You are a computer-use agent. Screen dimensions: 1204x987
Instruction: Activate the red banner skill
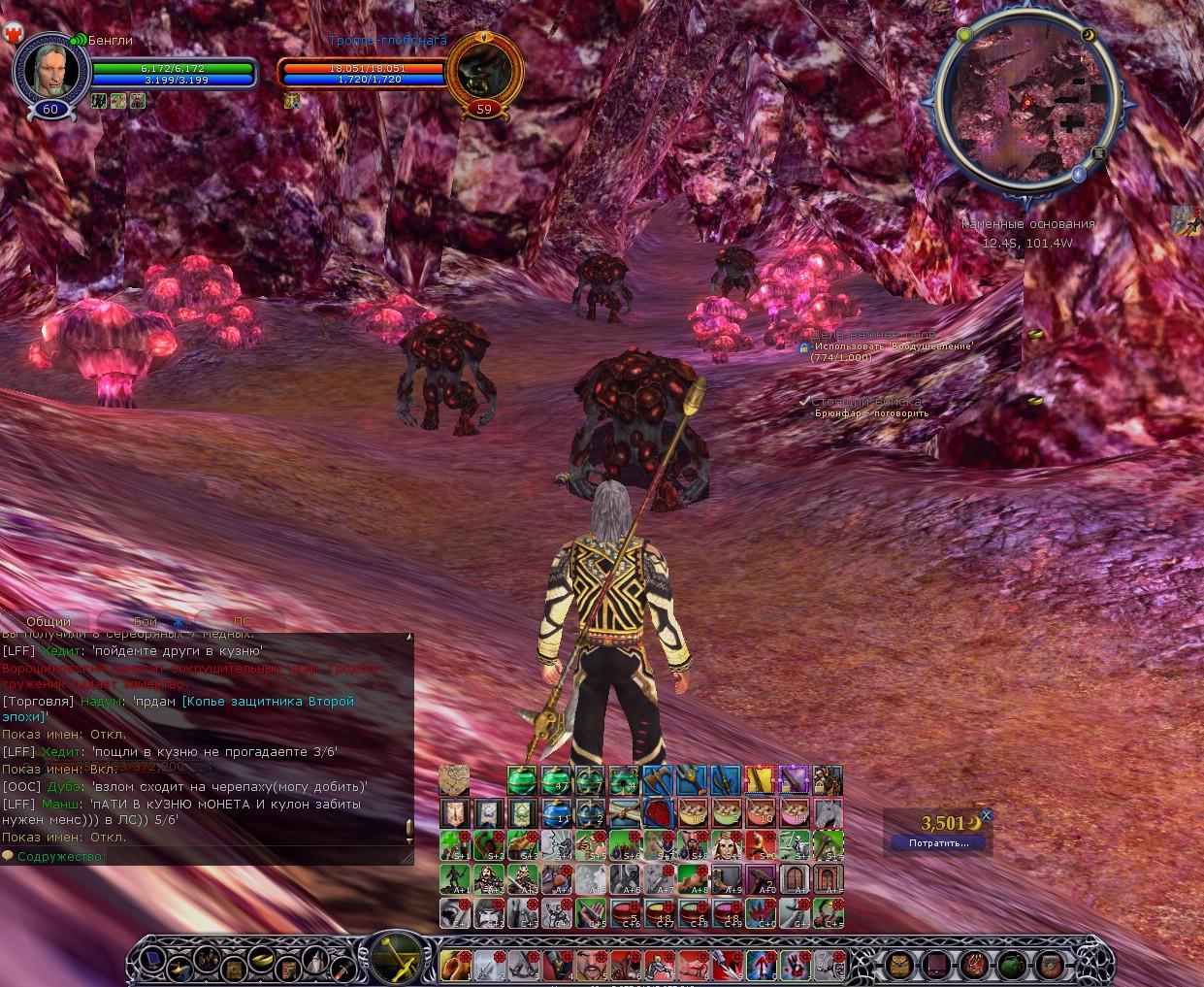[454, 812]
